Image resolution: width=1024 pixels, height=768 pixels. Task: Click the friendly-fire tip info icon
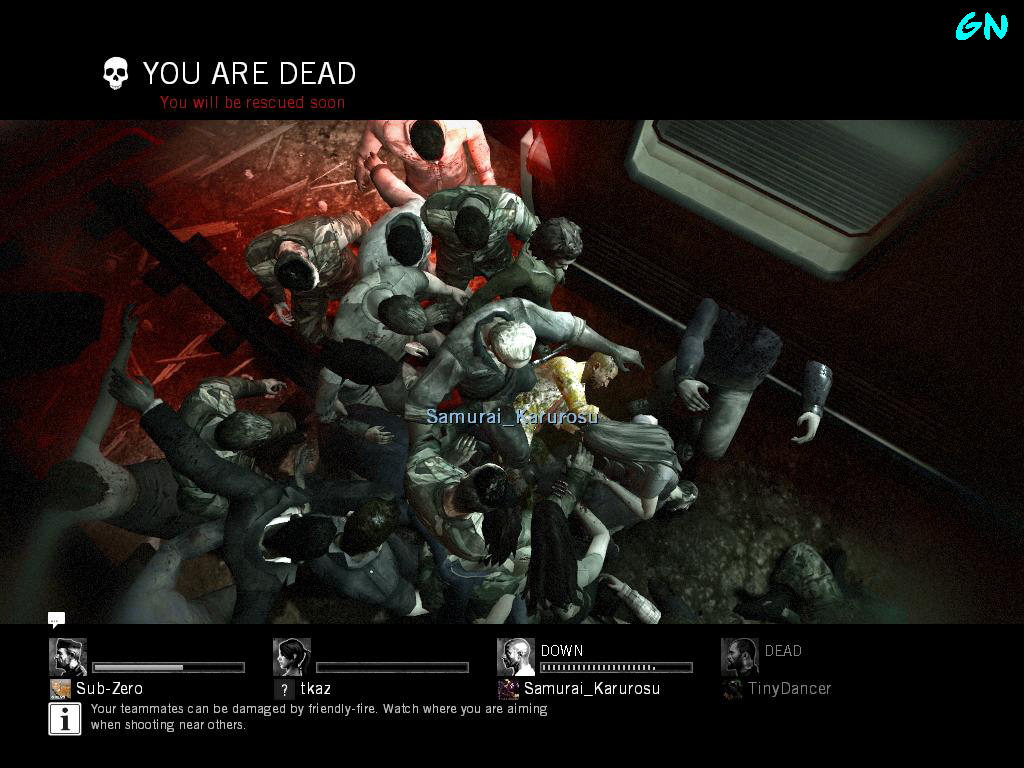pyautogui.click(x=65, y=719)
